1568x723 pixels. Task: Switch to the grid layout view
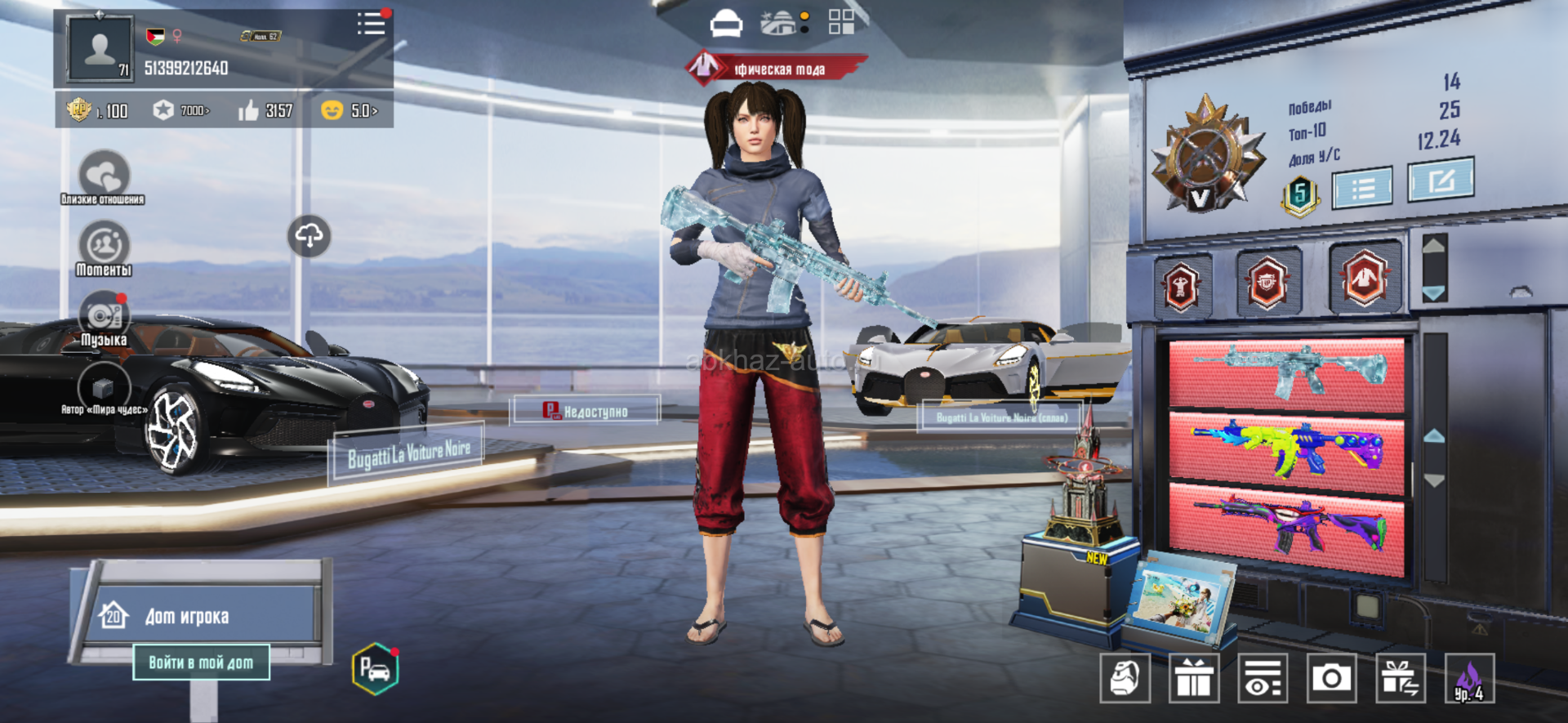tap(841, 22)
